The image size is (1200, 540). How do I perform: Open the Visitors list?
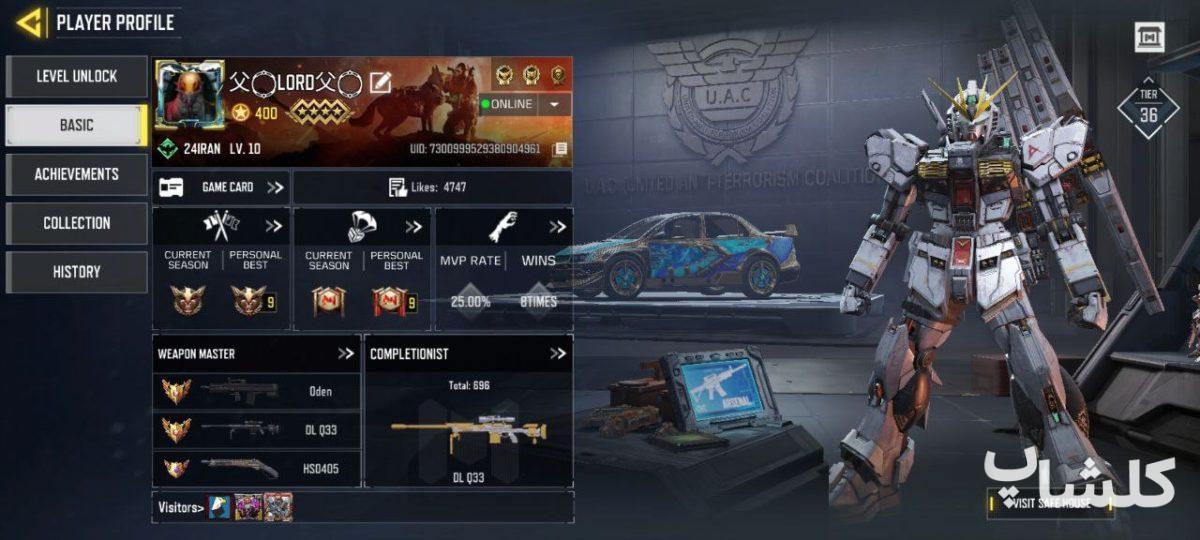point(181,507)
